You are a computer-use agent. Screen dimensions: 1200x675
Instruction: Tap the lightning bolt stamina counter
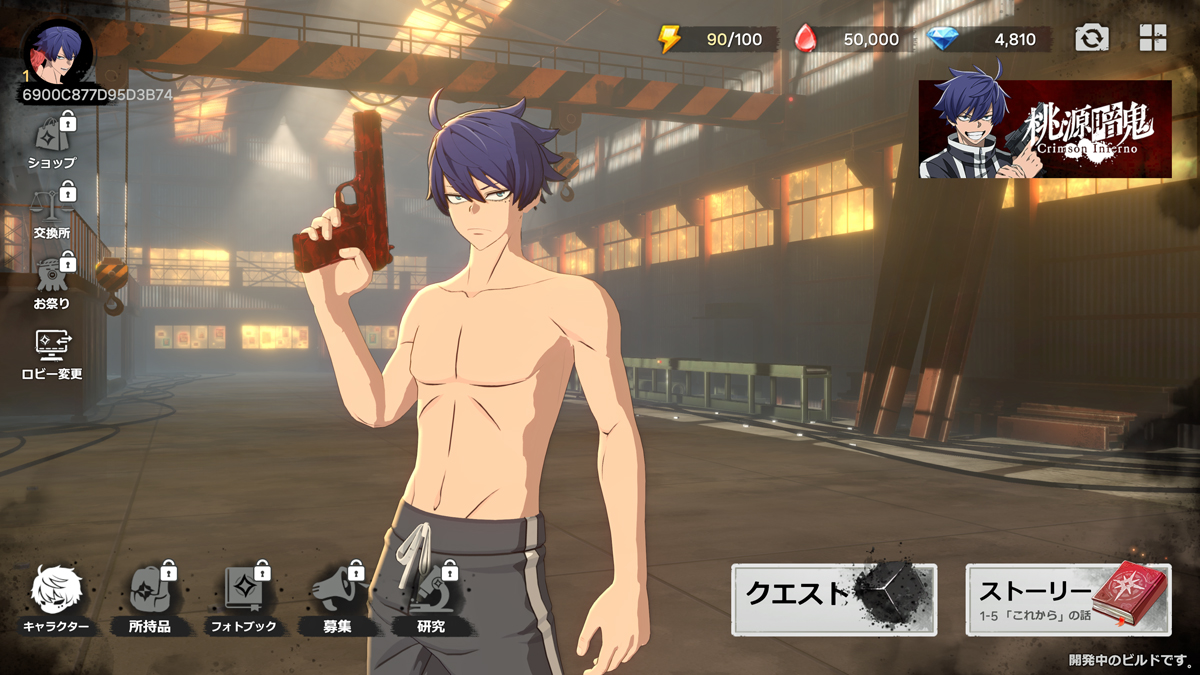710,40
